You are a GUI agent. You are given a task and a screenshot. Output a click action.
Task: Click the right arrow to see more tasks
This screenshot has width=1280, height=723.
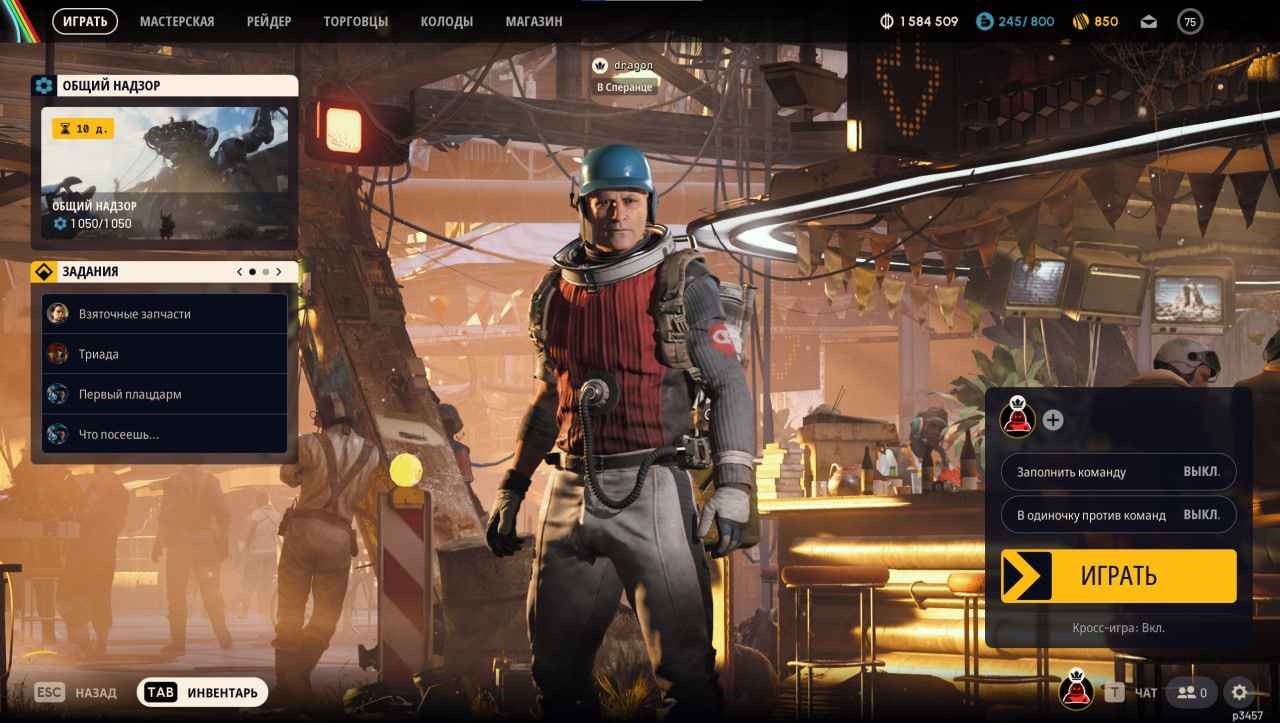pyautogui.click(x=279, y=270)
